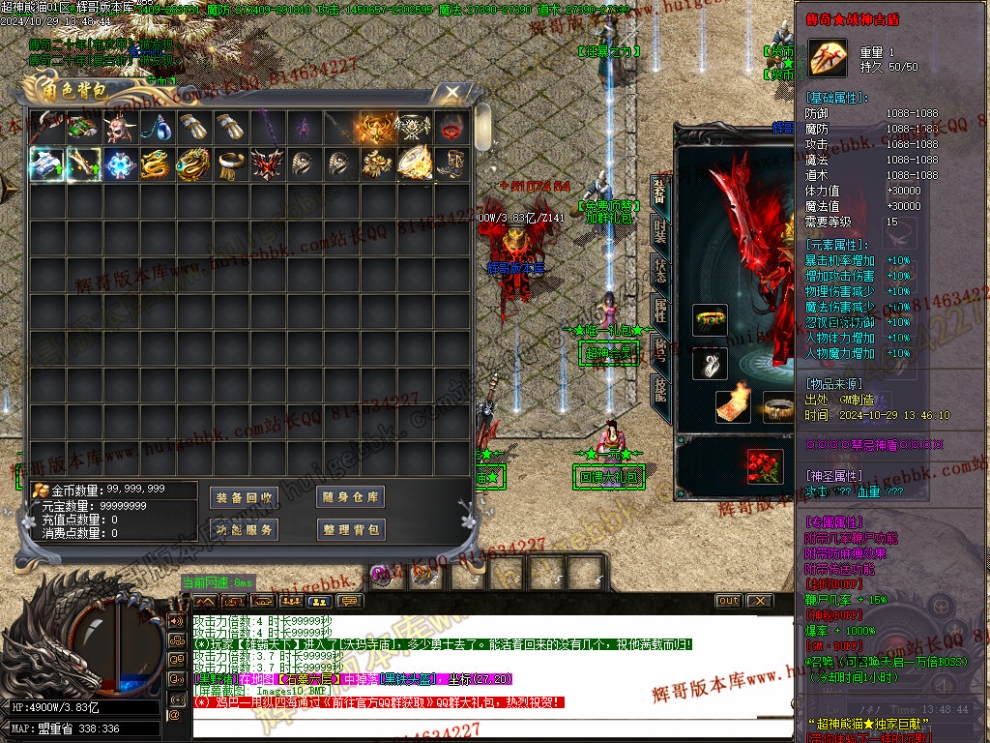
Task: Select the boots item in the bag
Action: pos(452,164)
